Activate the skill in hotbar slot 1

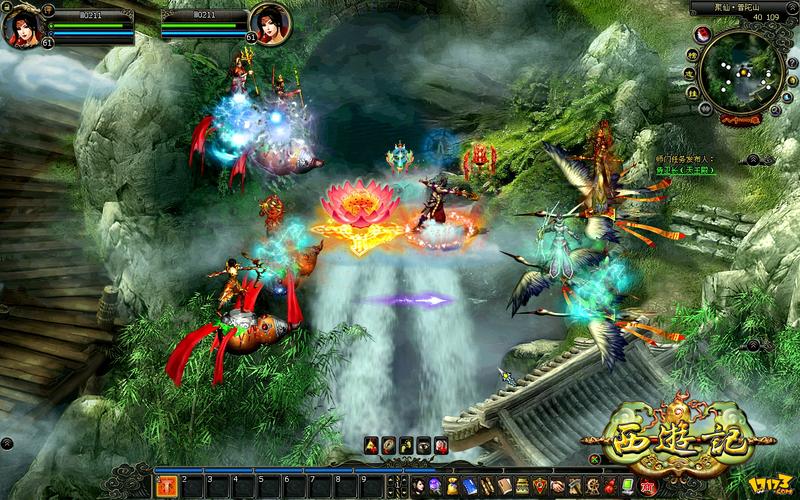167,486
